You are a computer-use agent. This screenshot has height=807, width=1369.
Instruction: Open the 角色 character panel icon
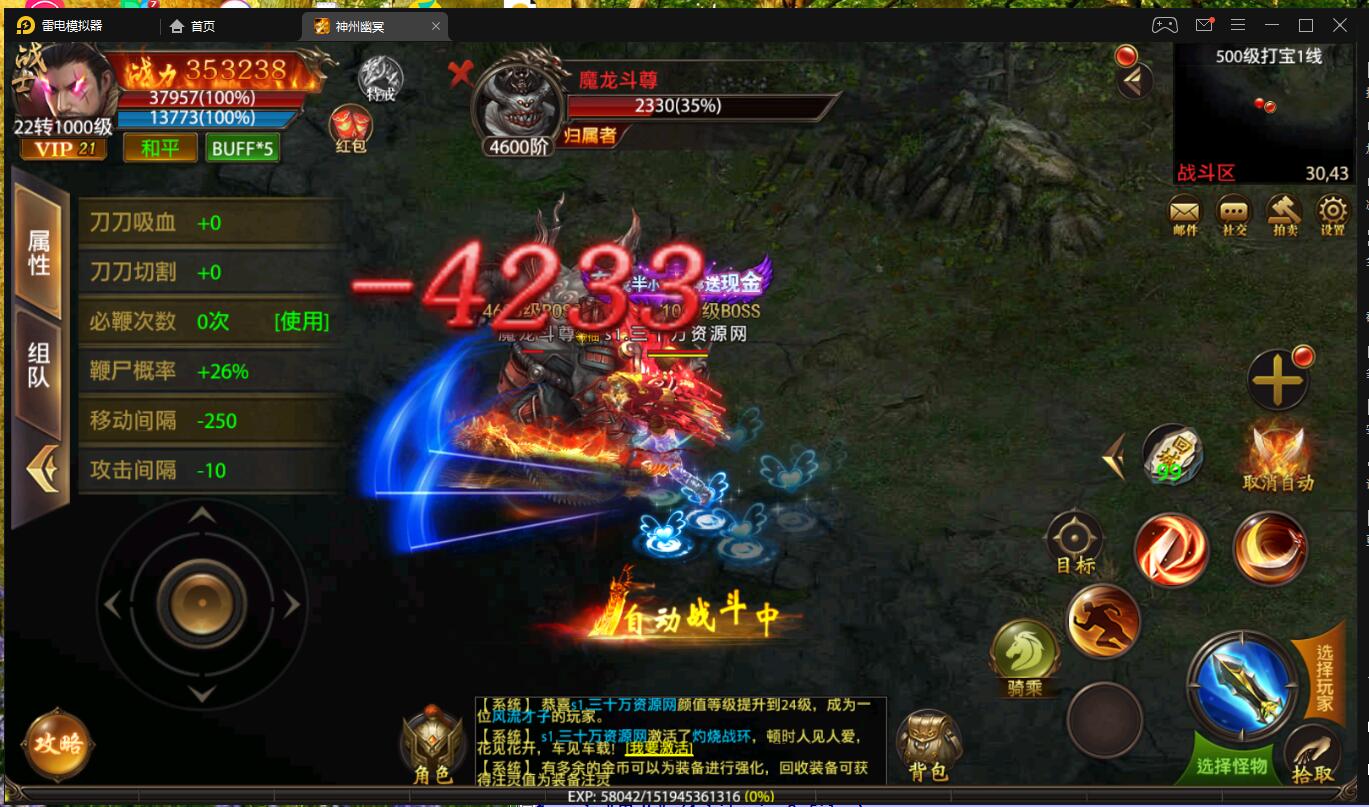click(430, 740)
